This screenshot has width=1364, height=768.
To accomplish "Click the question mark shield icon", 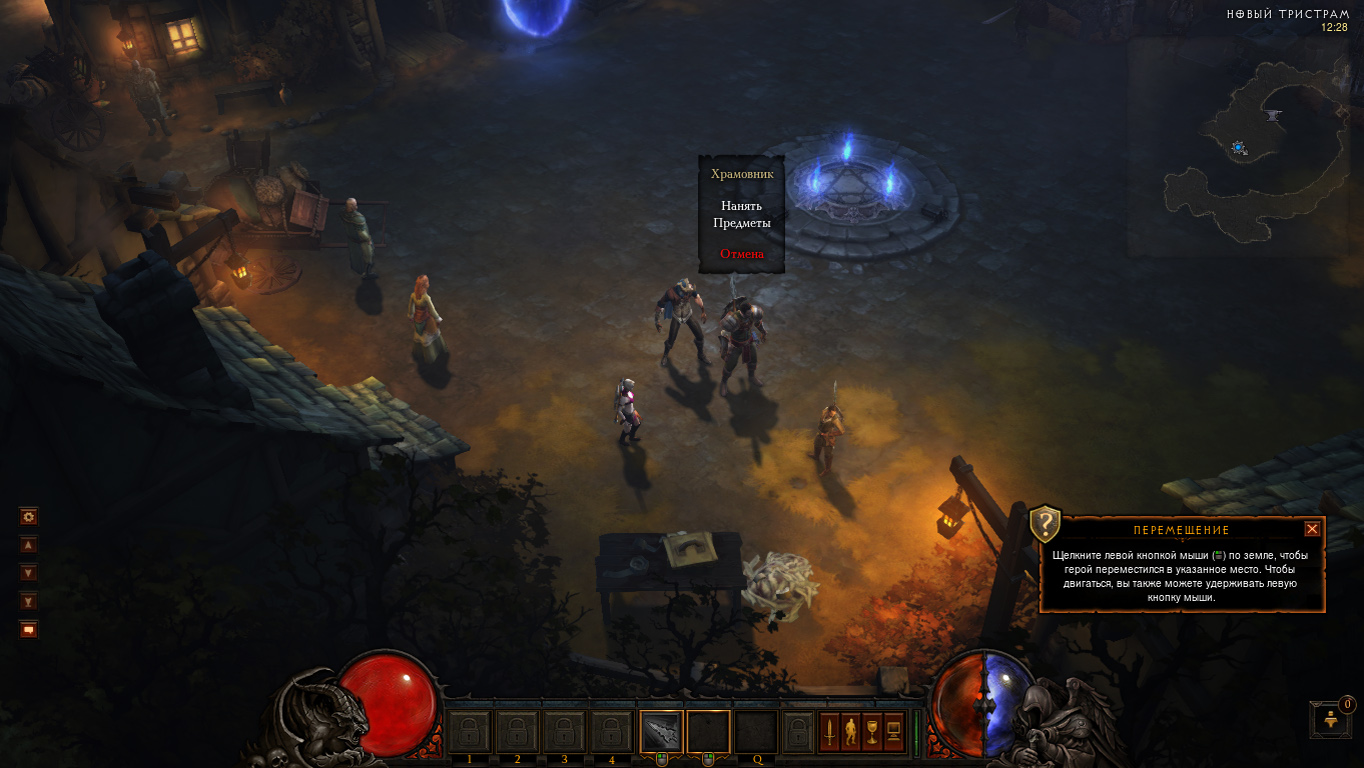I will pos(1045,523).
